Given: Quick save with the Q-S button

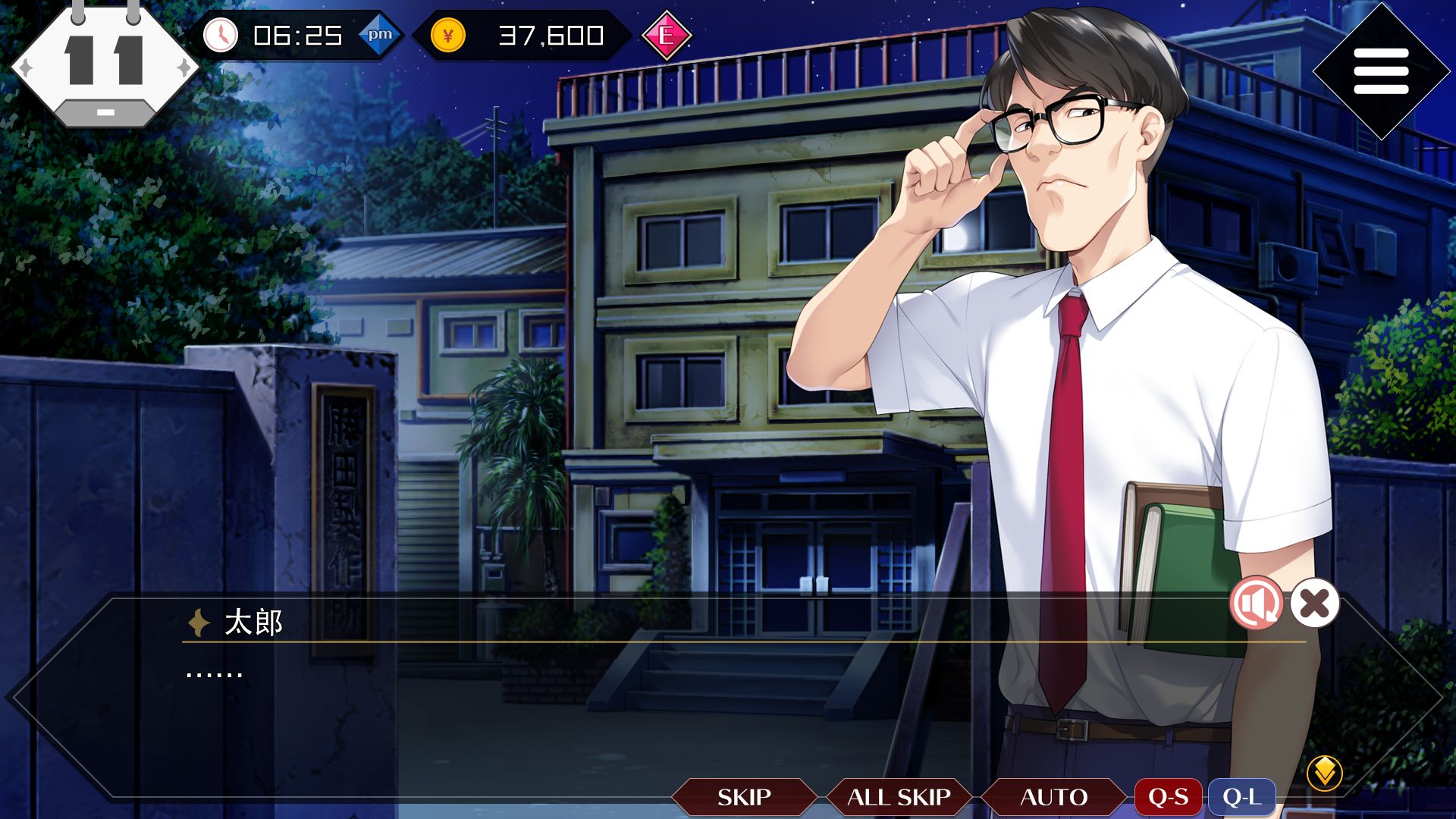Looking at the screenshot, I should [x=1168, y=797].
